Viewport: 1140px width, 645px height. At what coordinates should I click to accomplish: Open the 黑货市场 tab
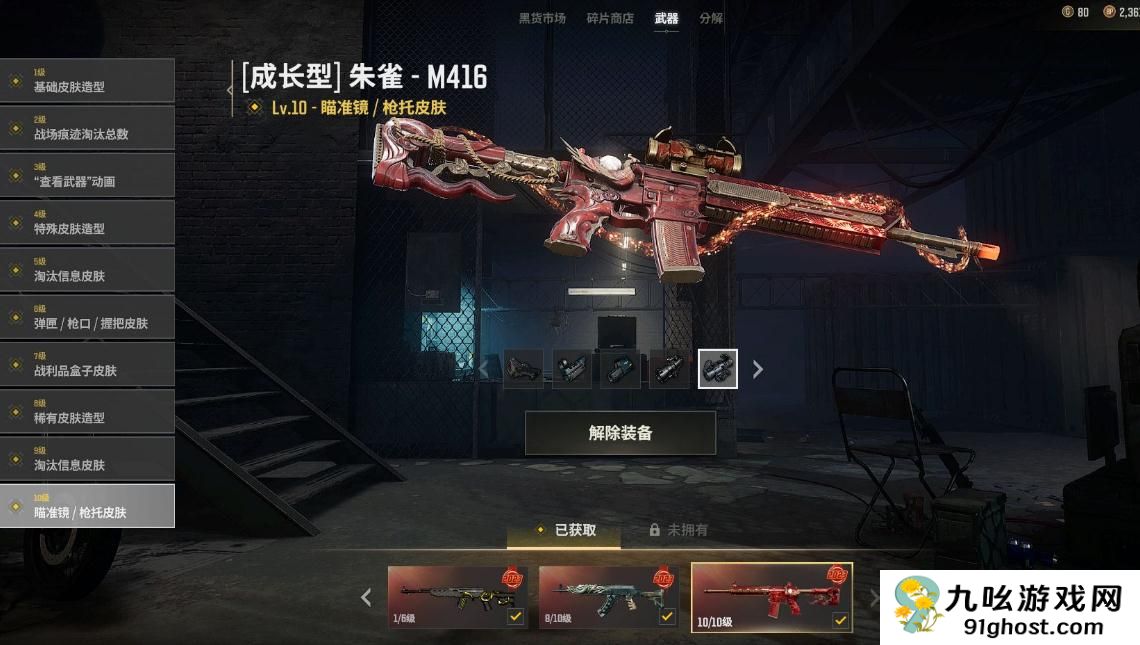coord(542,18)
